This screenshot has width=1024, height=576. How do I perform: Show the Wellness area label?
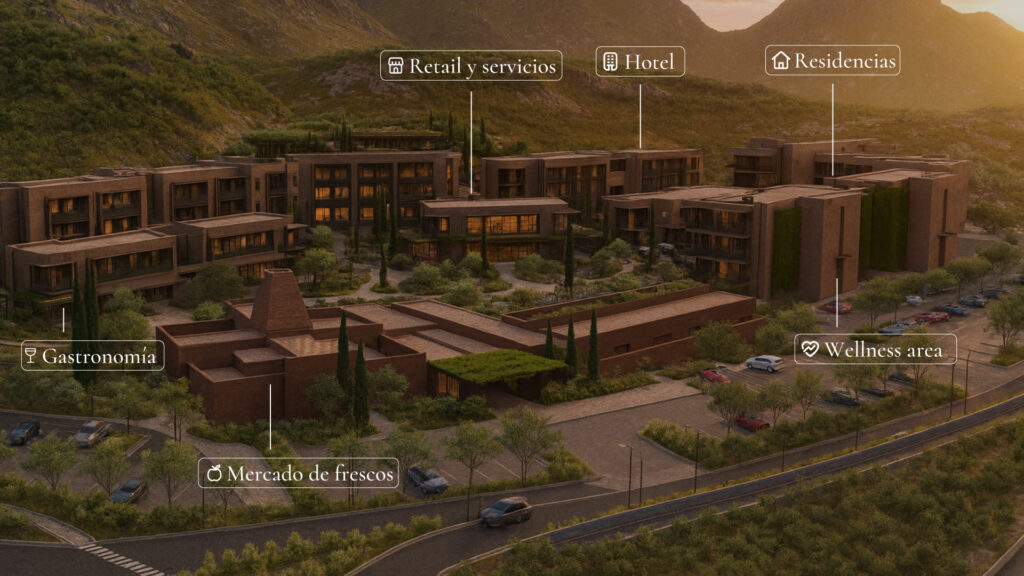tap(875, 349)
